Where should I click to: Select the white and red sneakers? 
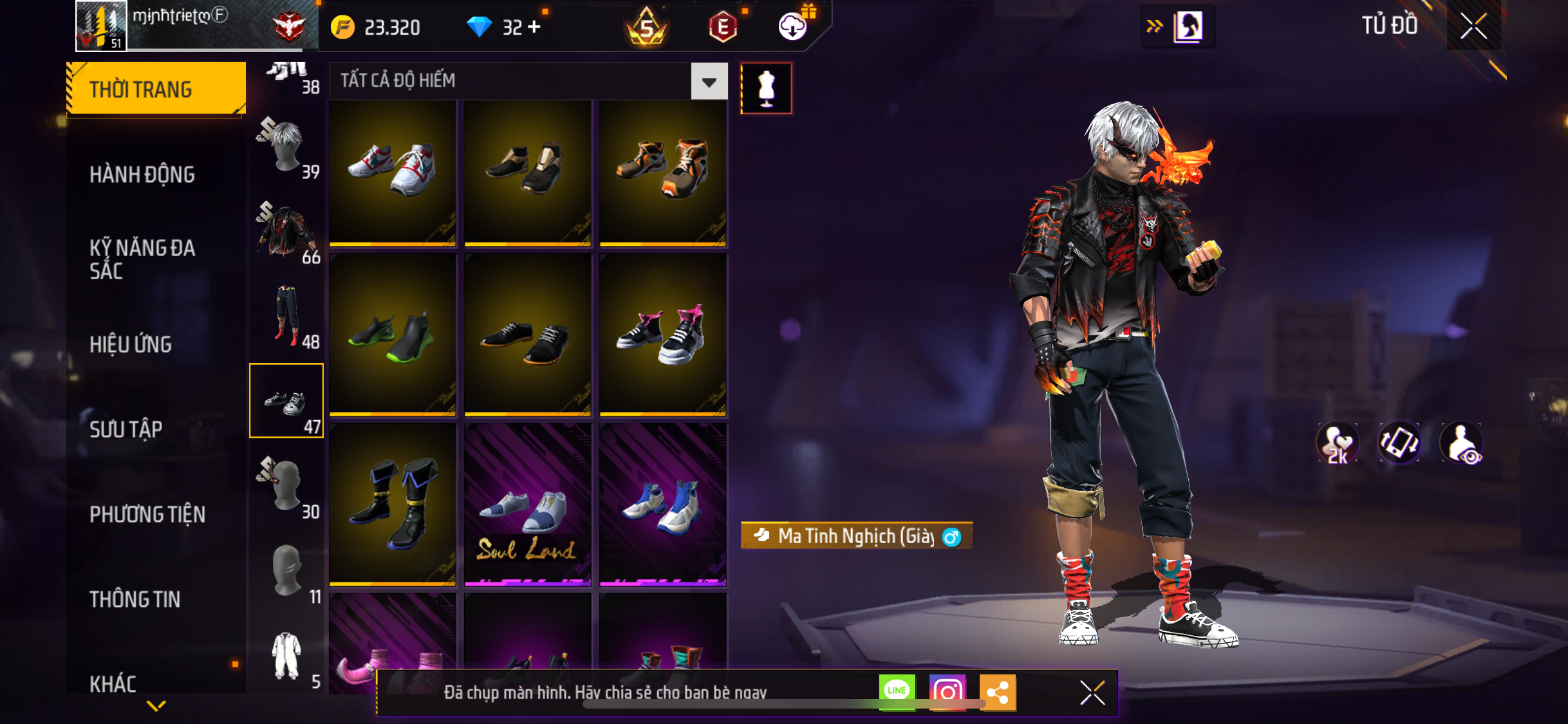click(393, 172)
